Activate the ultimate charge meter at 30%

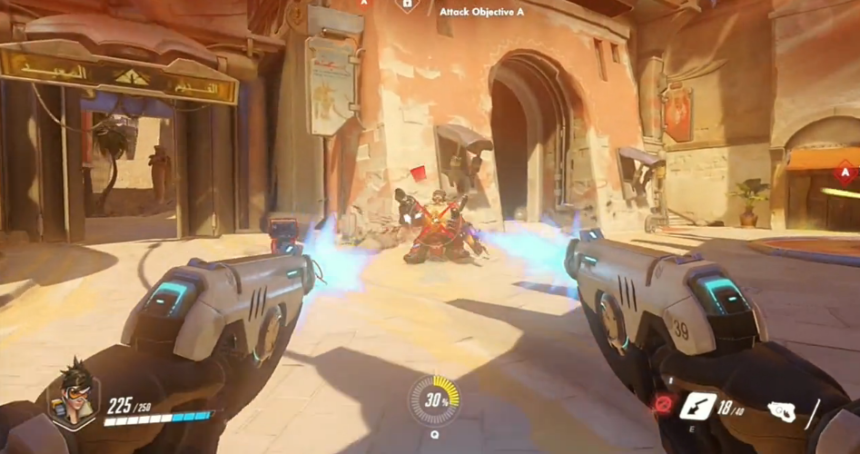[435, 399]
